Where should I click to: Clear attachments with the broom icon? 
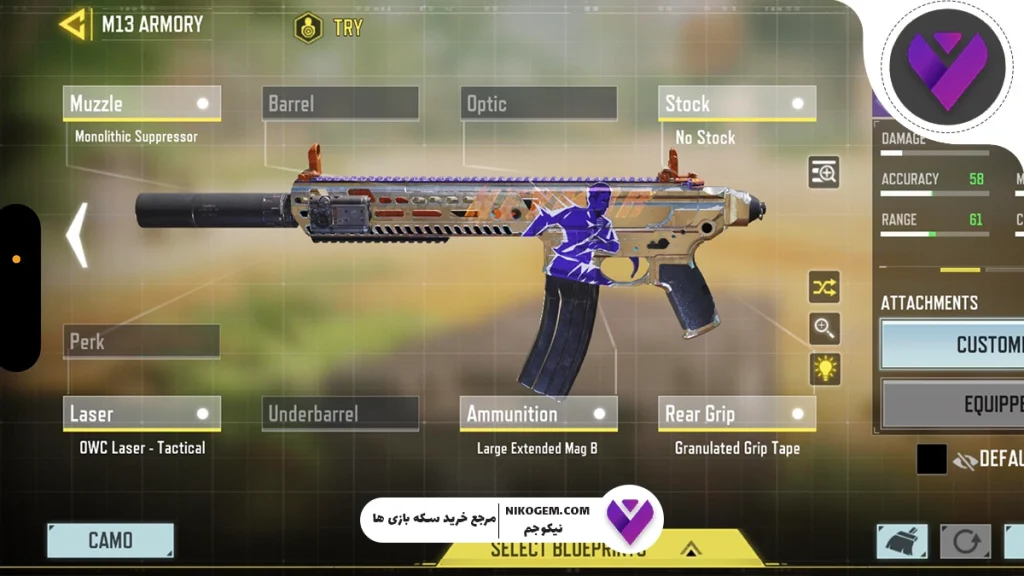click(902, 541)
